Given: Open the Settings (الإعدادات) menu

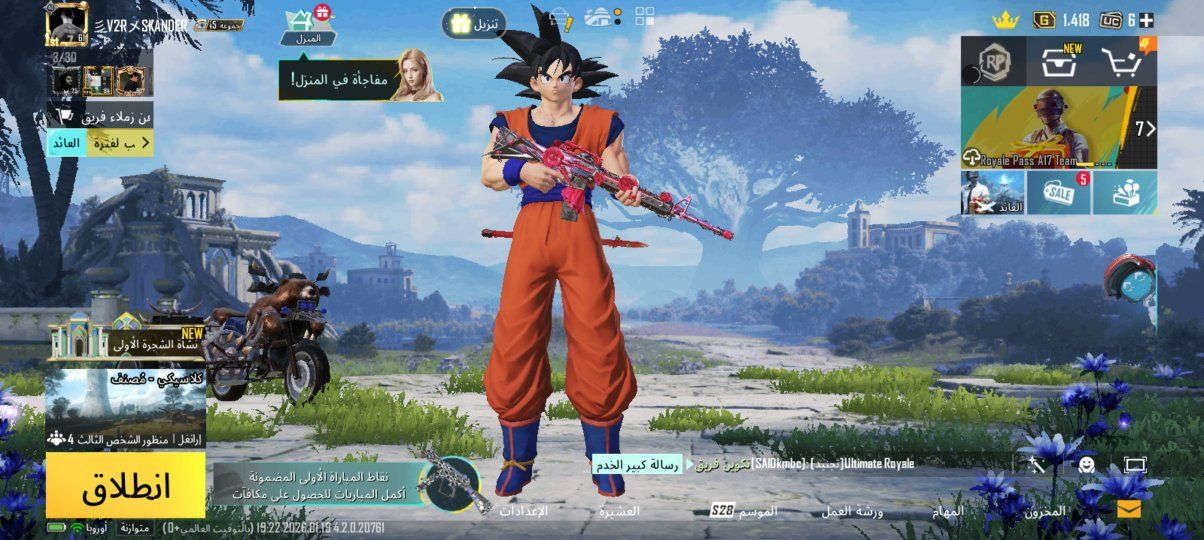Looking at the screenshot, I should pos(523,511).
